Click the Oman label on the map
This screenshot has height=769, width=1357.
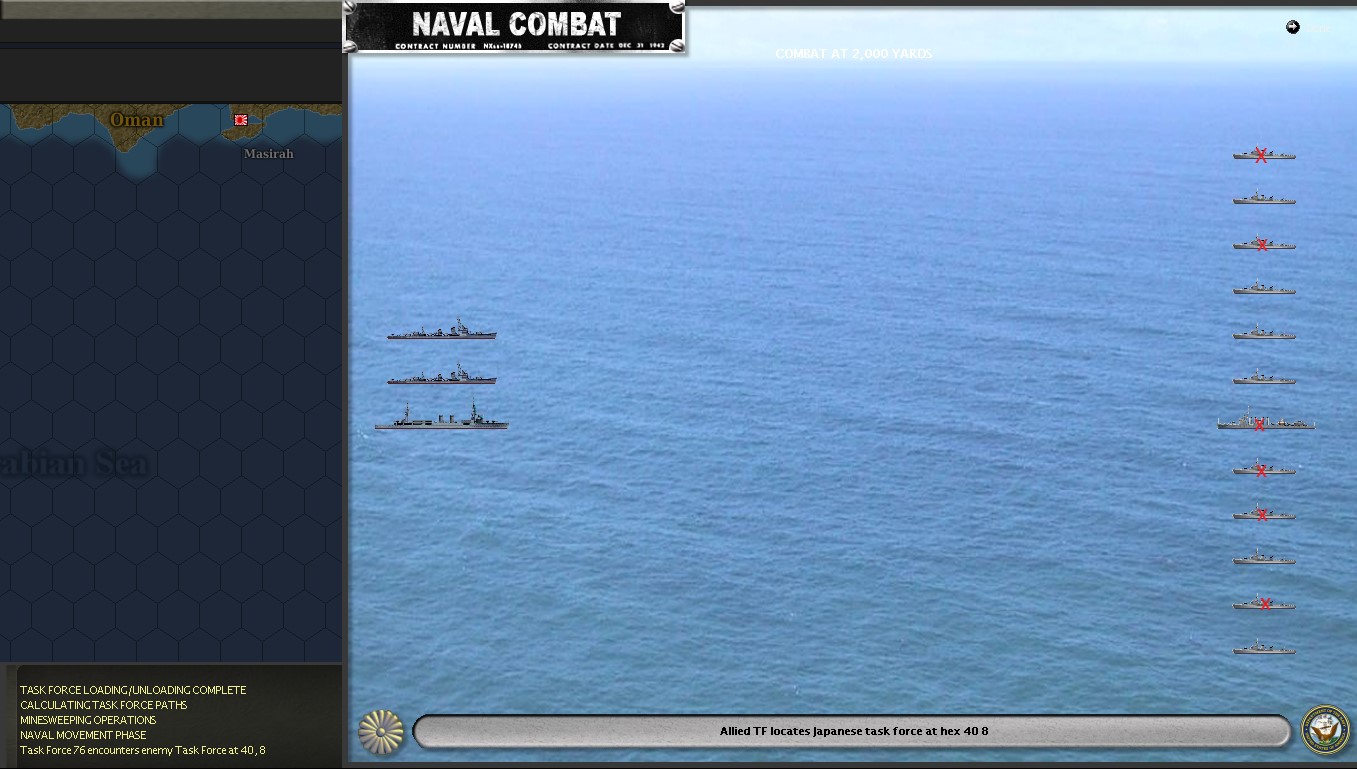coord(135,119)
